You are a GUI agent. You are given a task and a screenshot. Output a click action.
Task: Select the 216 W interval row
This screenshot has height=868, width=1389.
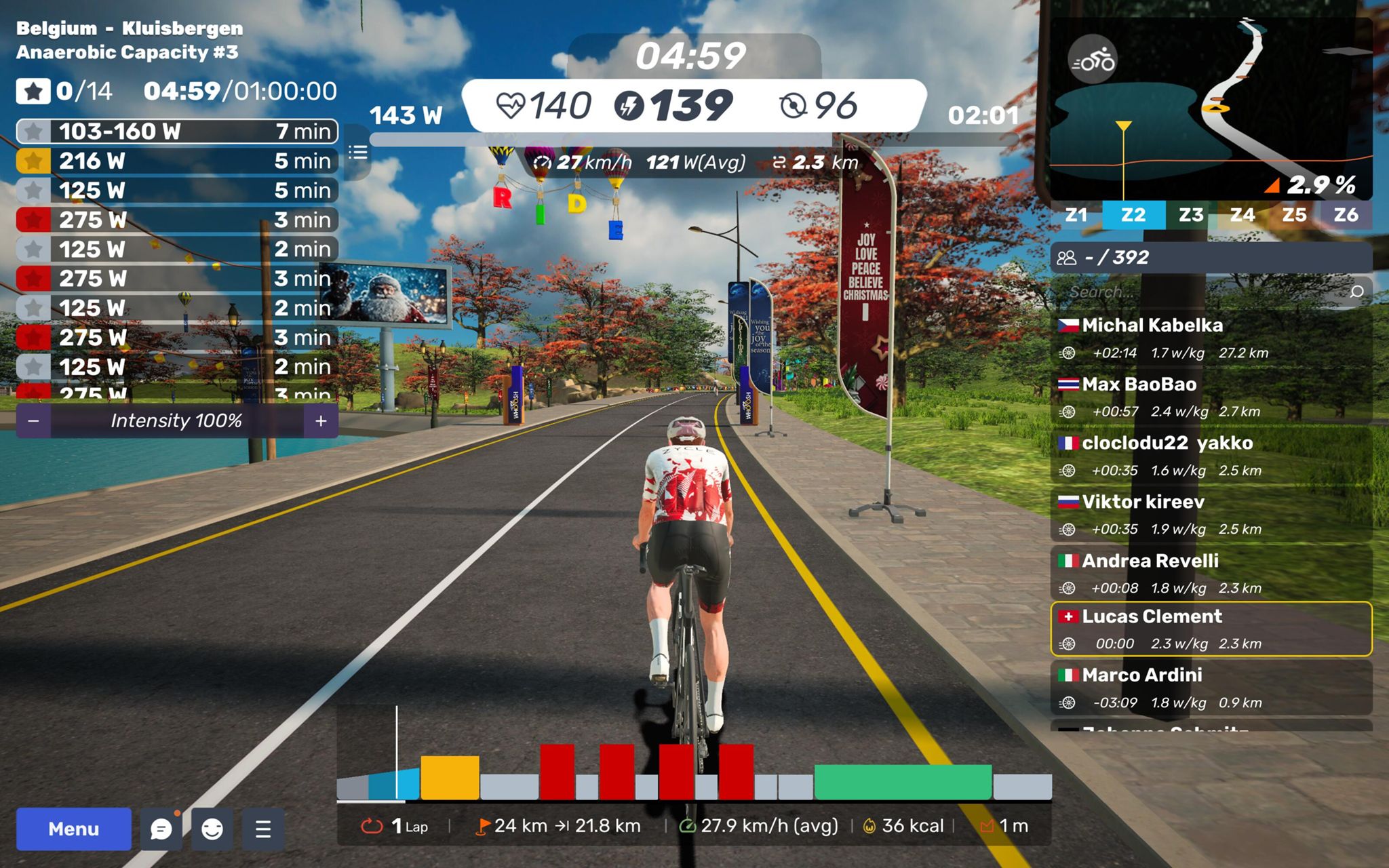click(x=176, y=161)
